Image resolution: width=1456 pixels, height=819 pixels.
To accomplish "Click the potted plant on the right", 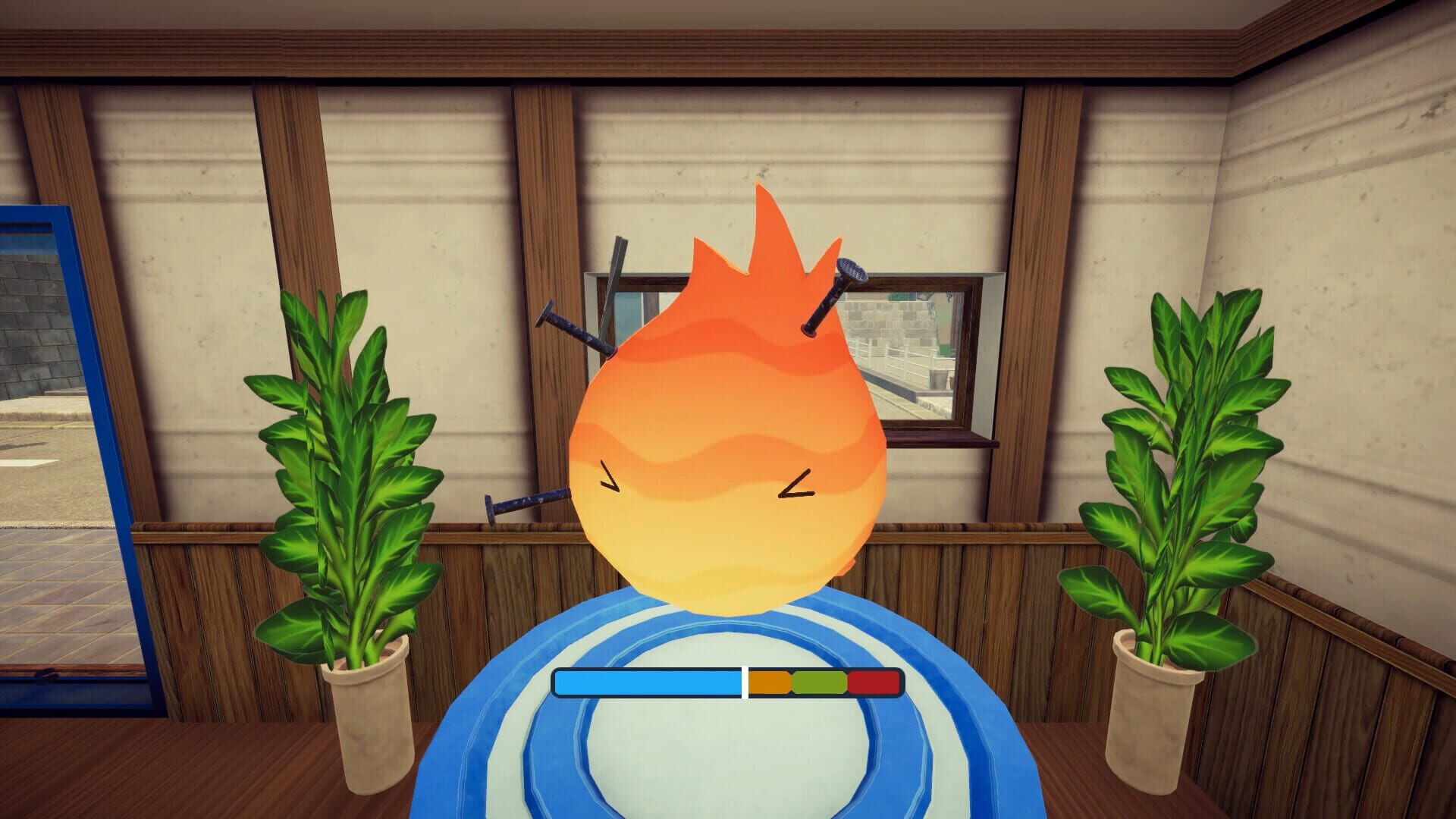I will coord(1183,455).
